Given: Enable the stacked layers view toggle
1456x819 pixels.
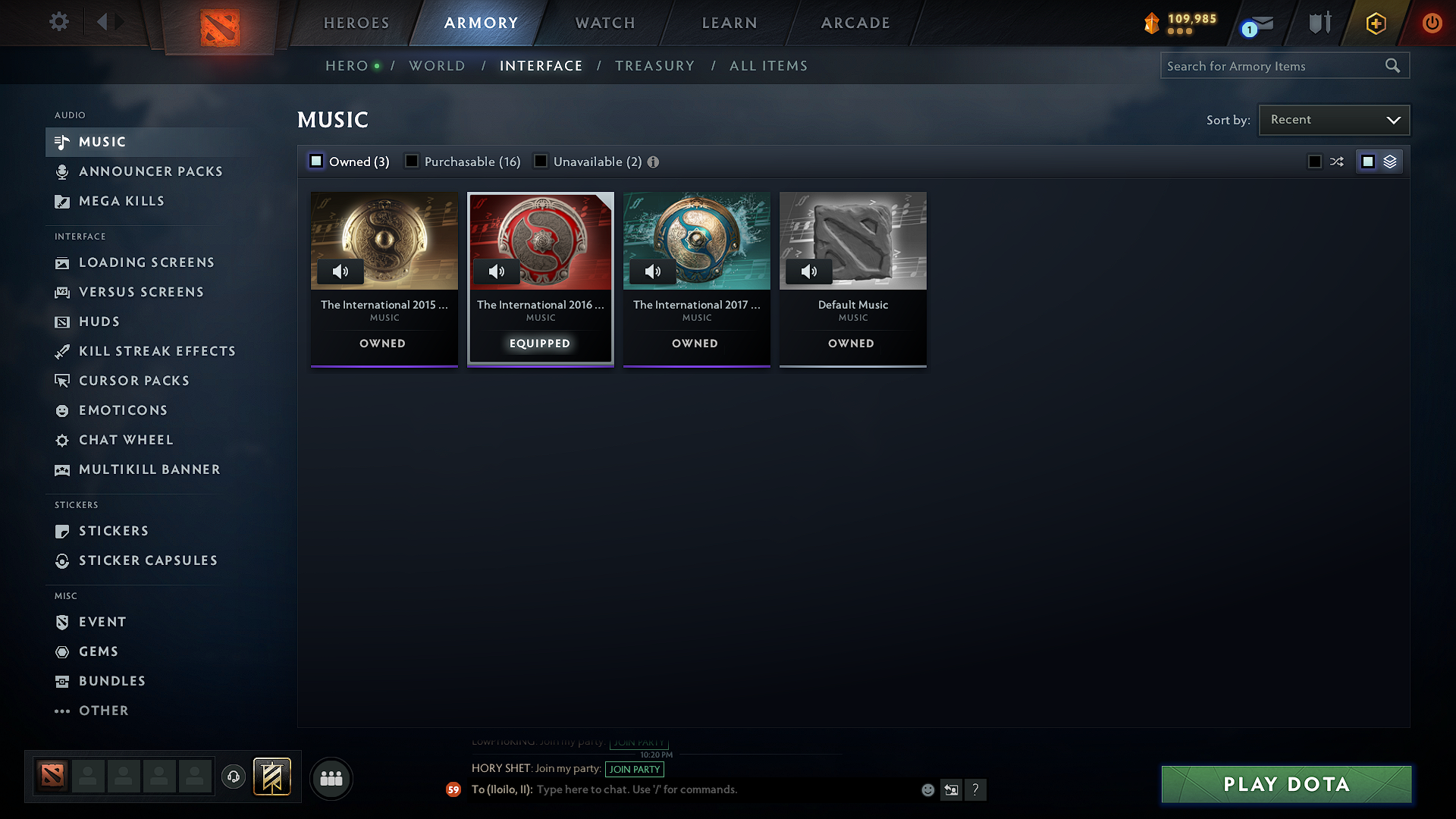Looking at the screenshot, I should tap(1388, 161).
